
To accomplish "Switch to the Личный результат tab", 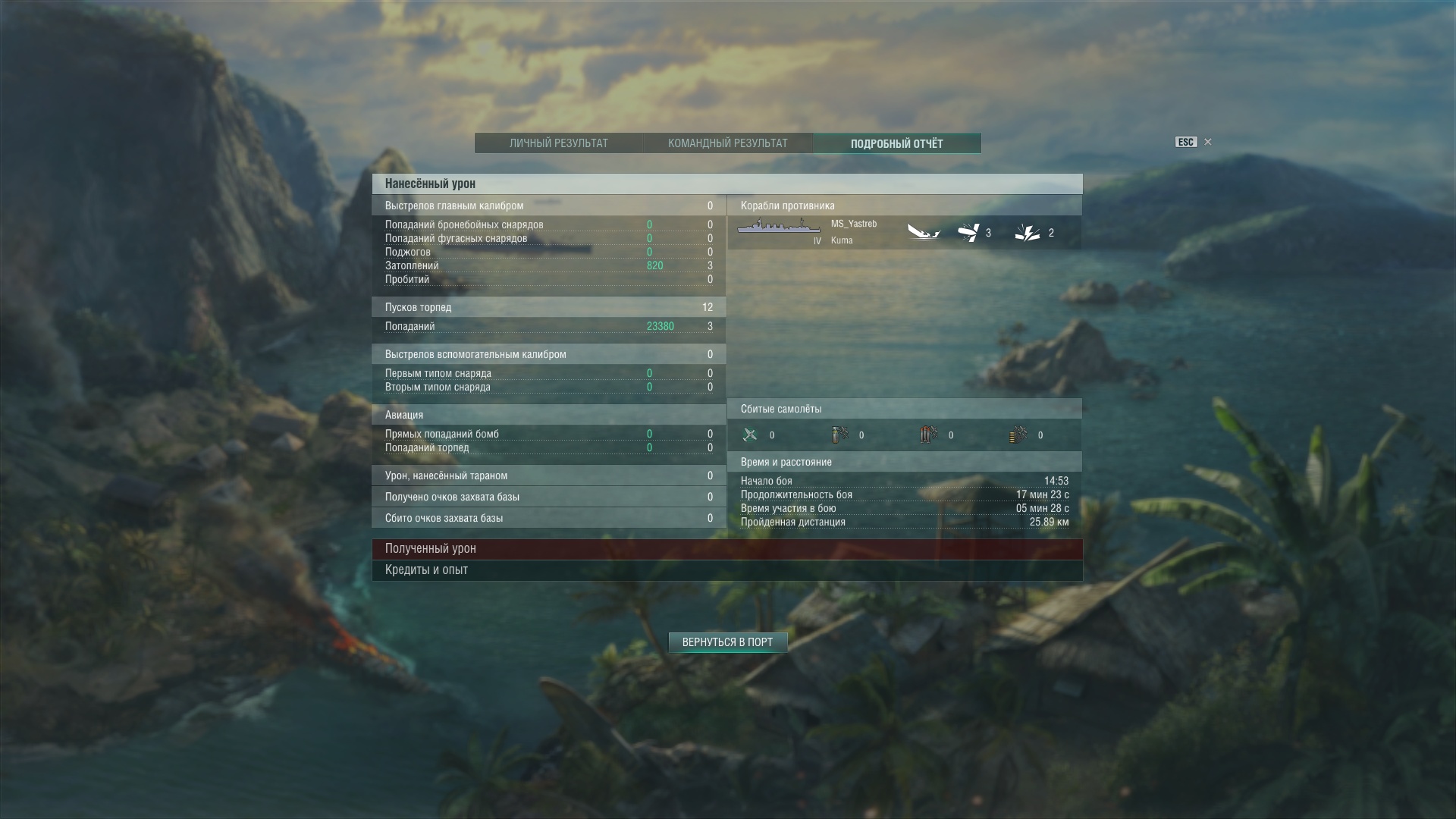I will [558, 143].
